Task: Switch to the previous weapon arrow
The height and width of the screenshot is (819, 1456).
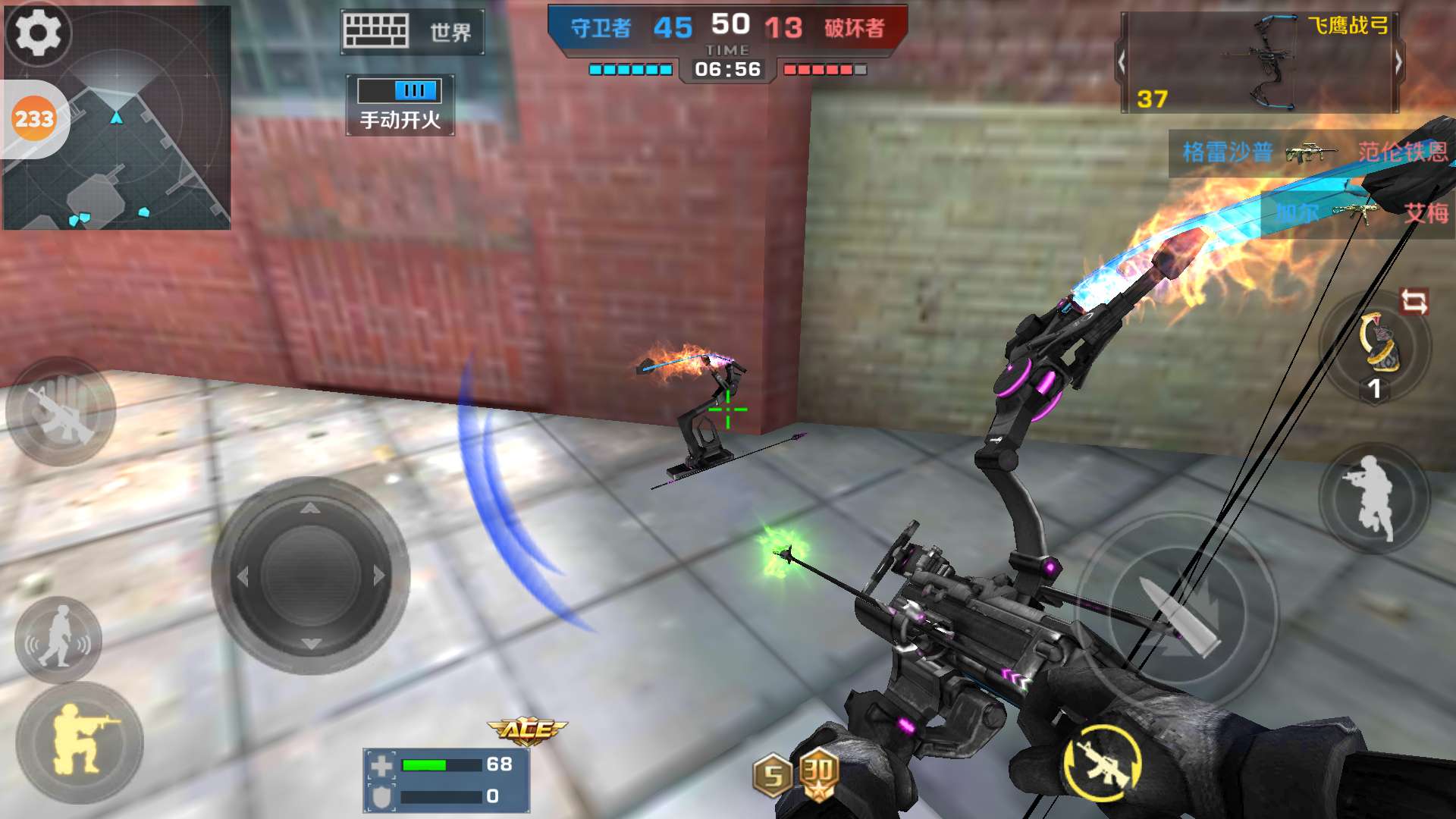Action: pyautogui.click(x=1122, y=62)
